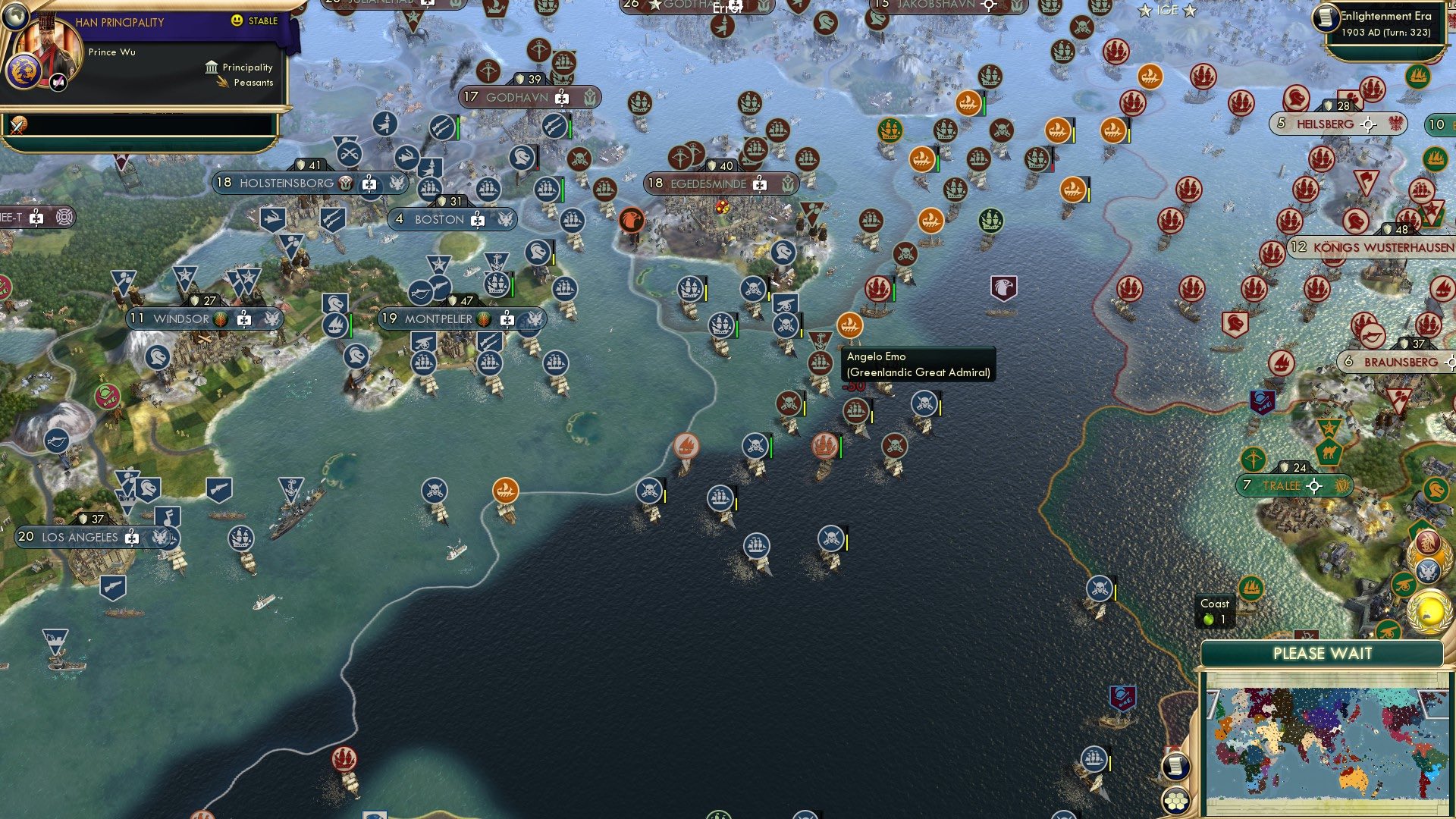Click the hex tiles icon under the scroll button
This screenshot has height=819, width=1456.
click(1176, 801)
